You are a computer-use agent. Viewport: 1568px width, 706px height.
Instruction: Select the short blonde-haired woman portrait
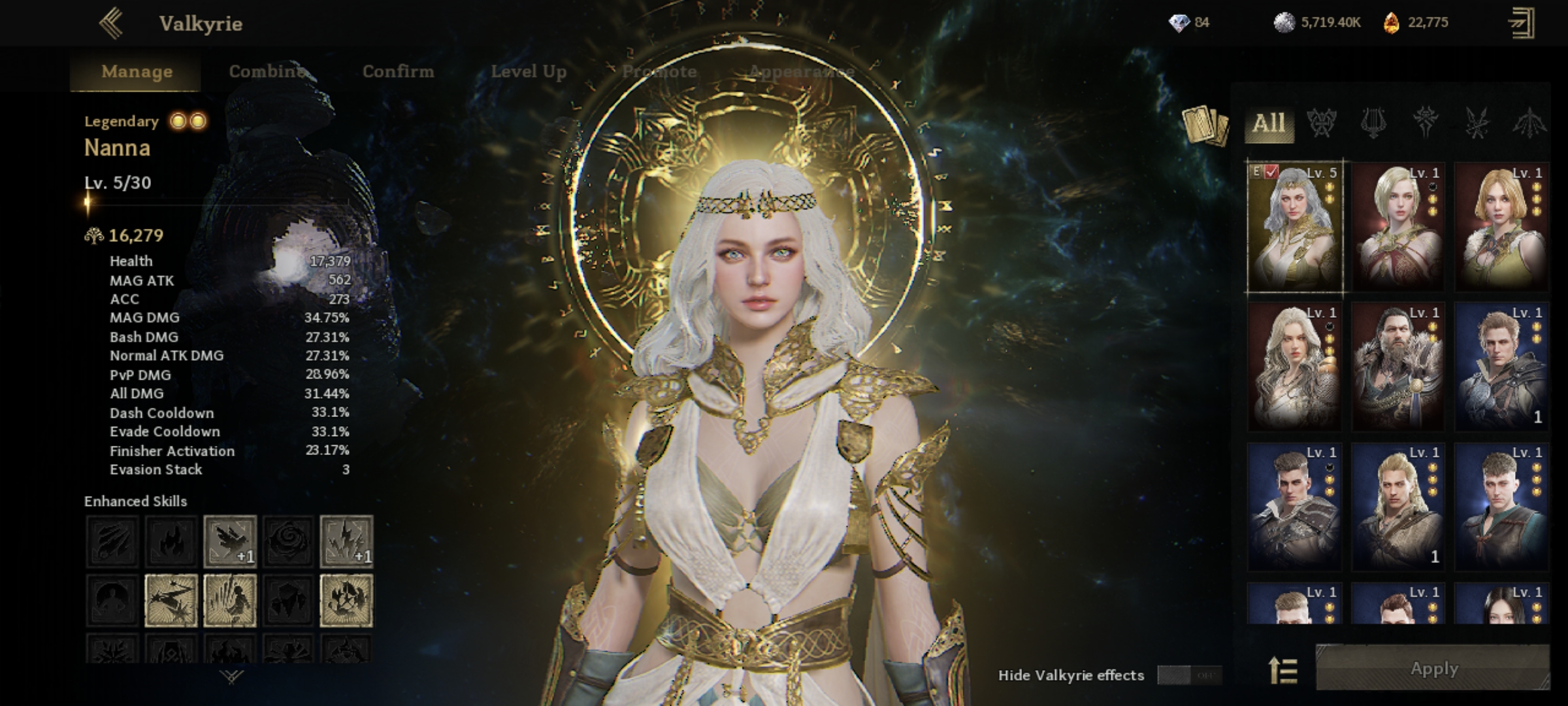pyautogui.click(x=1397, y=226)
